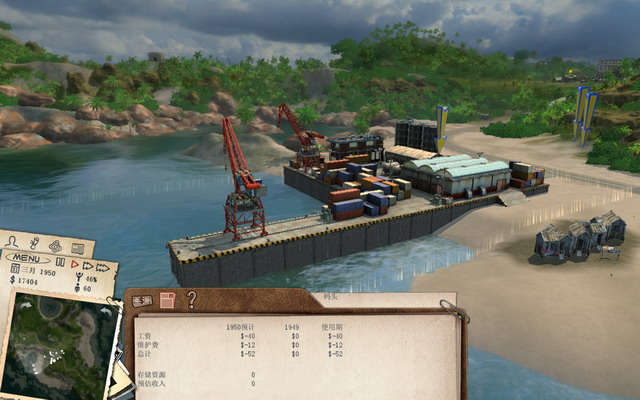The height and width of the screenshot is (400, 640).
Task: Set game speed to fastest
Action: (104, 268)
